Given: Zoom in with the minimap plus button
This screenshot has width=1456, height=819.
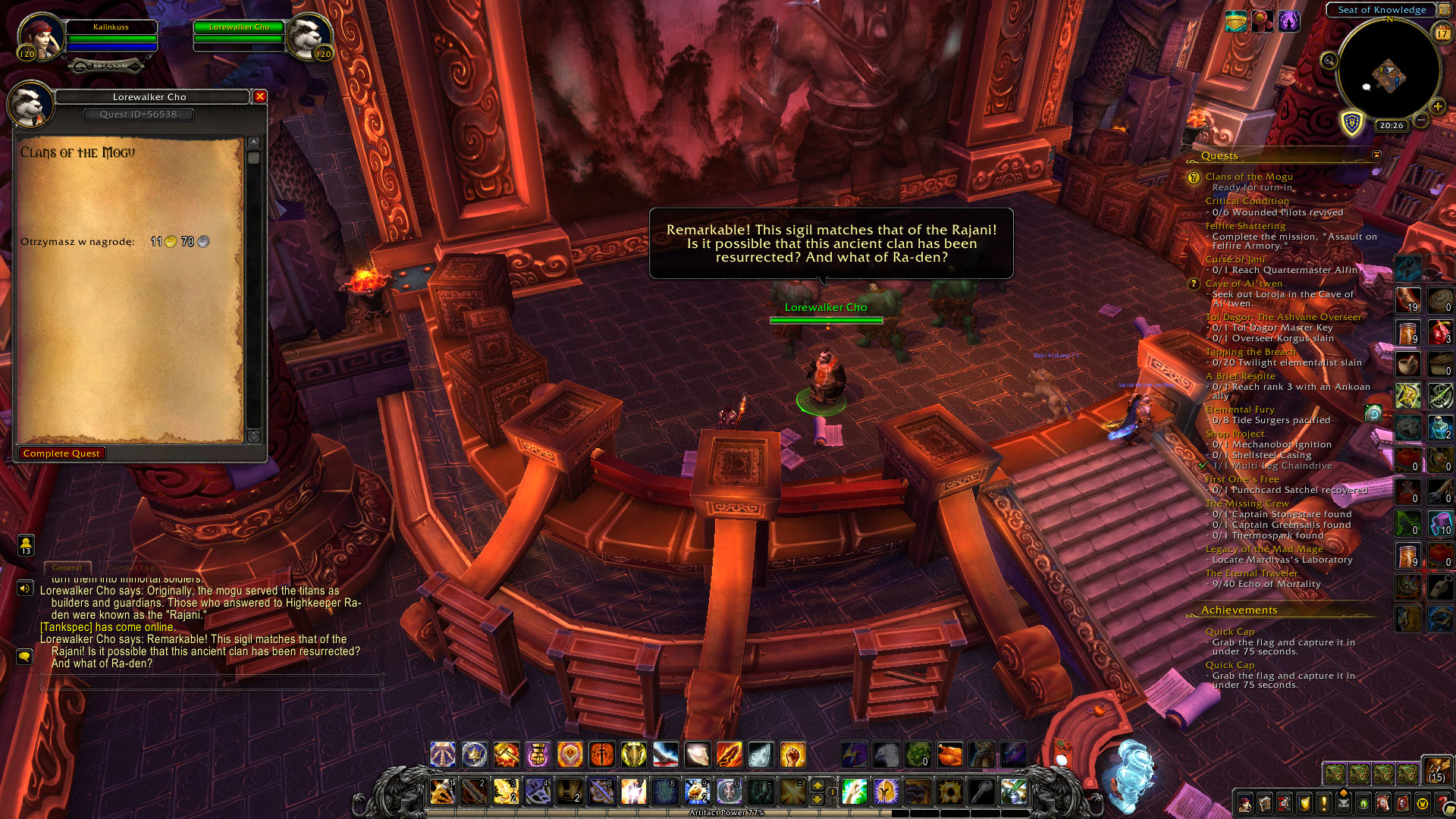Looking at the screenshot, I should click(1438, 106).
